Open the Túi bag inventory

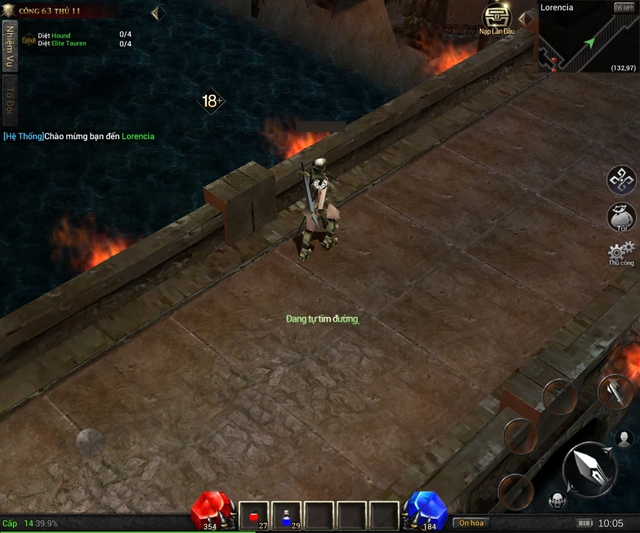click(x=622, y=217)
